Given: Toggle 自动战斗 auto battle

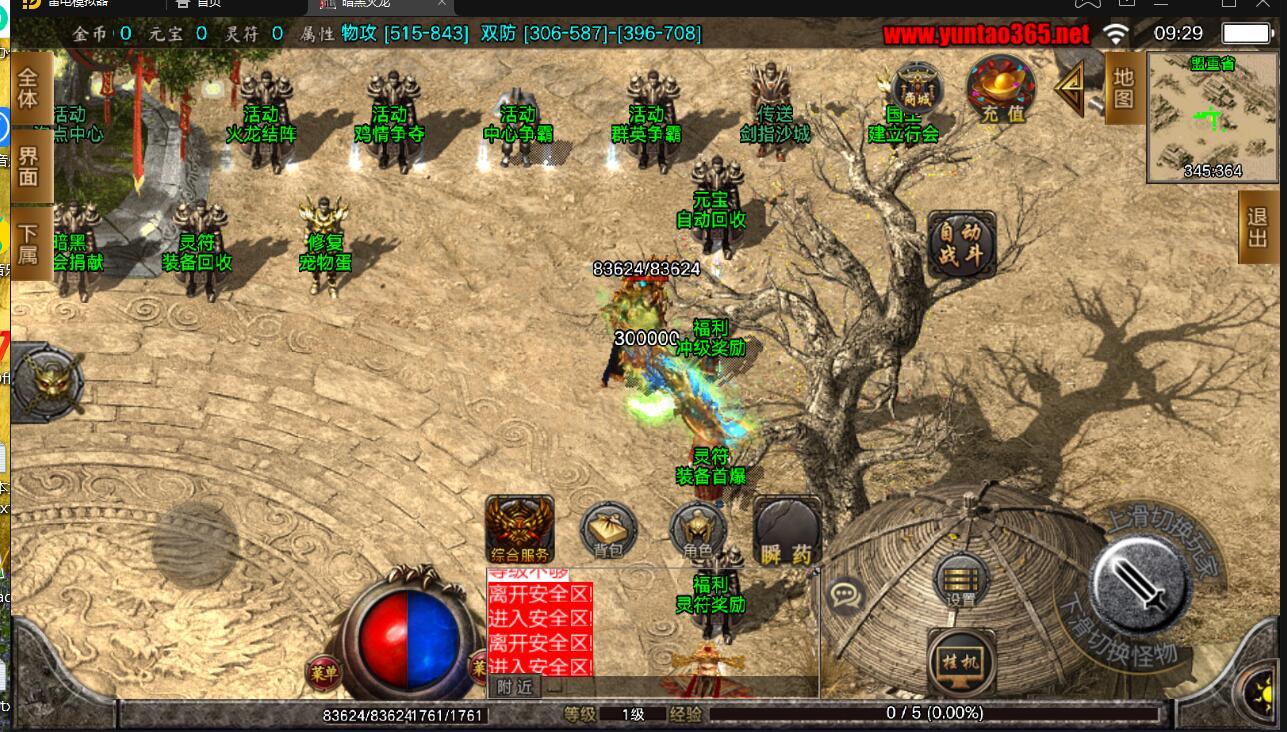Looking at the screenshot, I should (961, 242).
